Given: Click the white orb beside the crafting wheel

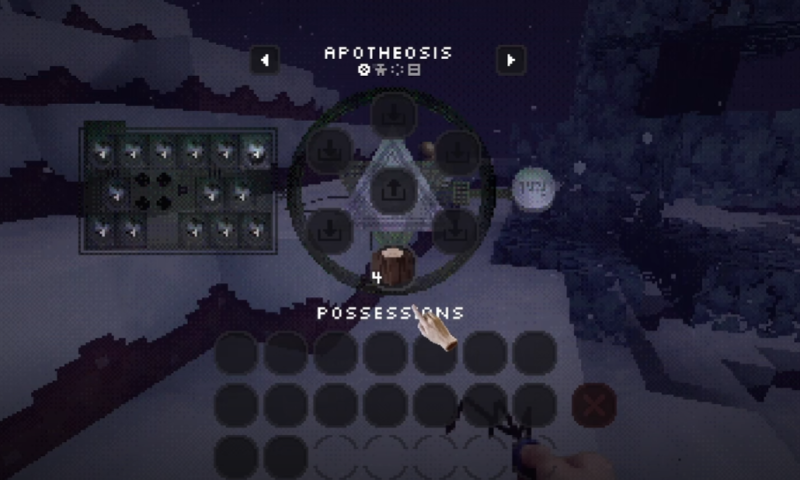Looking at the screenshot, I should (533, 187).
